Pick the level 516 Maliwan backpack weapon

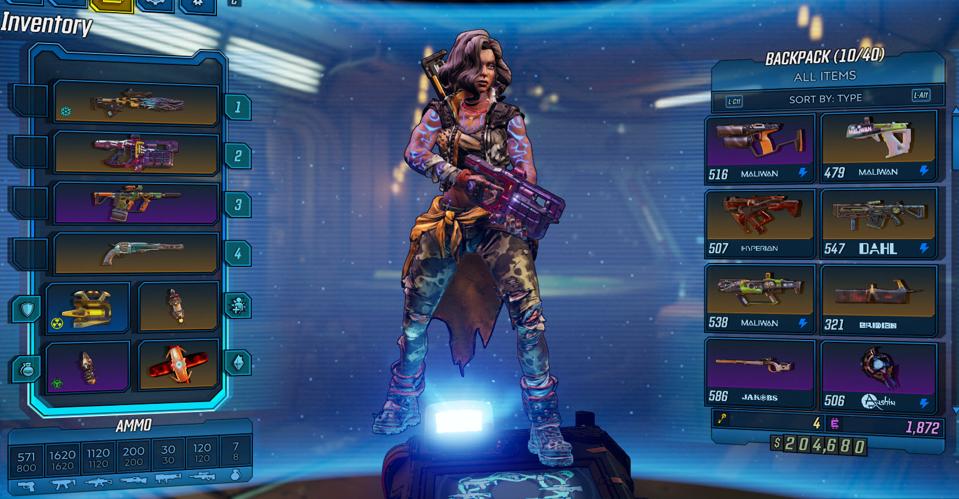click(761, 146)
